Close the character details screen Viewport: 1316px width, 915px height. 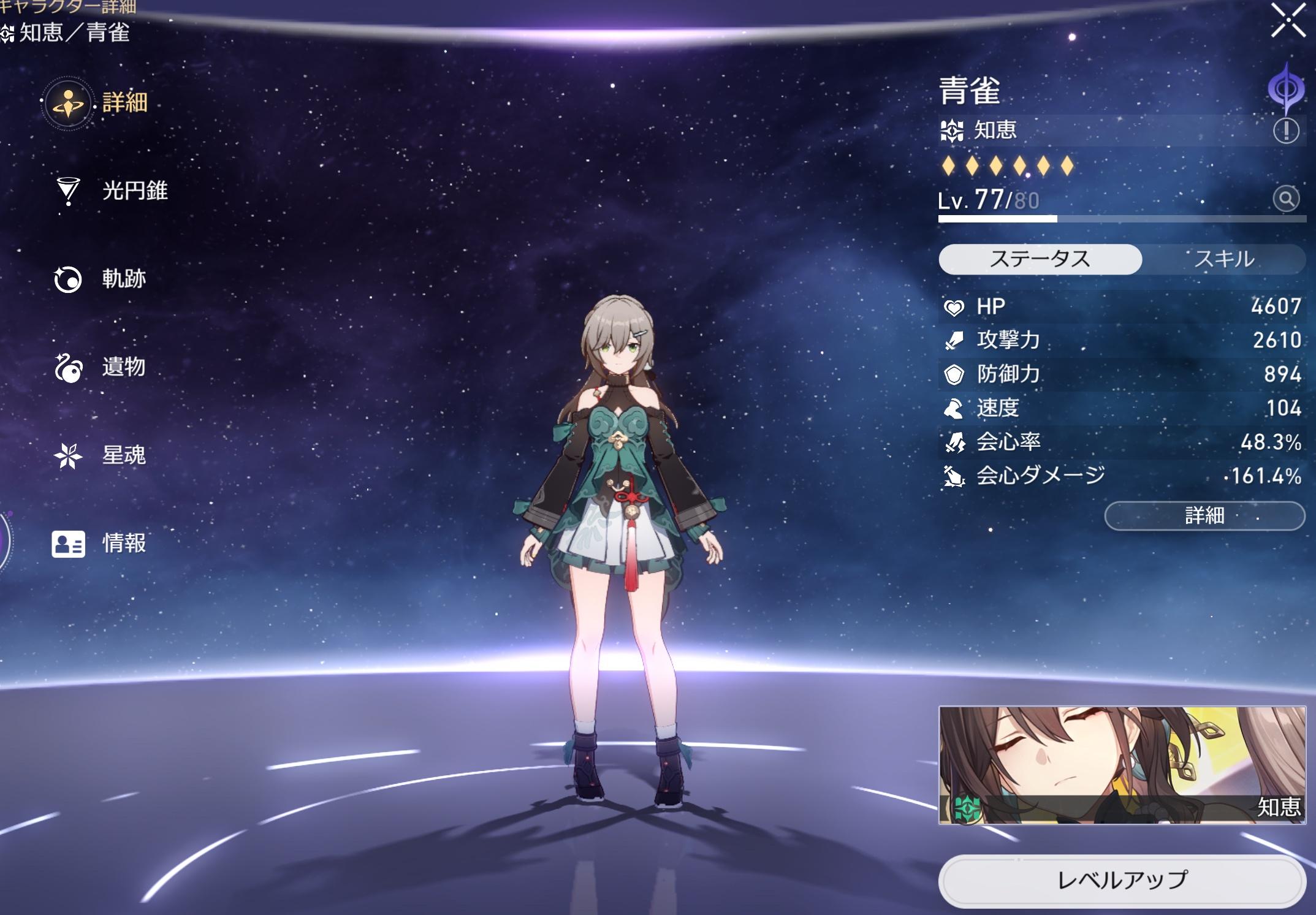[1288, 21]
